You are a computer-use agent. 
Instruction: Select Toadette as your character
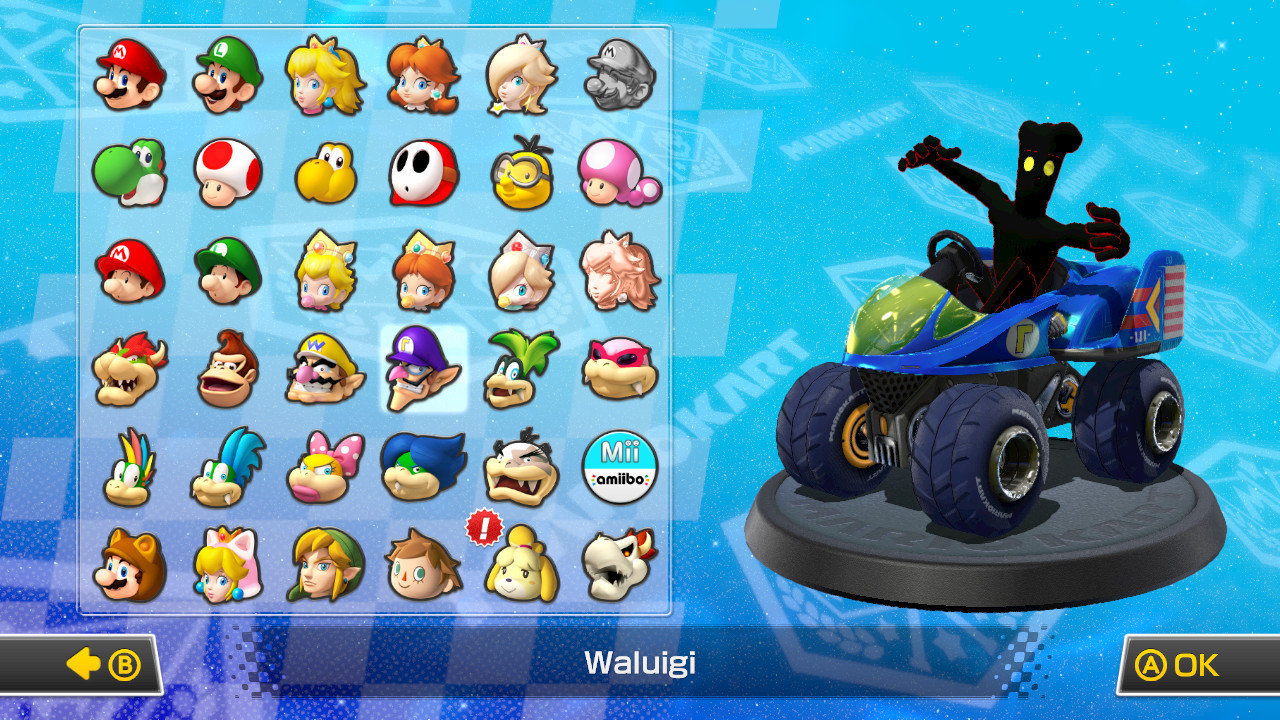619,172
